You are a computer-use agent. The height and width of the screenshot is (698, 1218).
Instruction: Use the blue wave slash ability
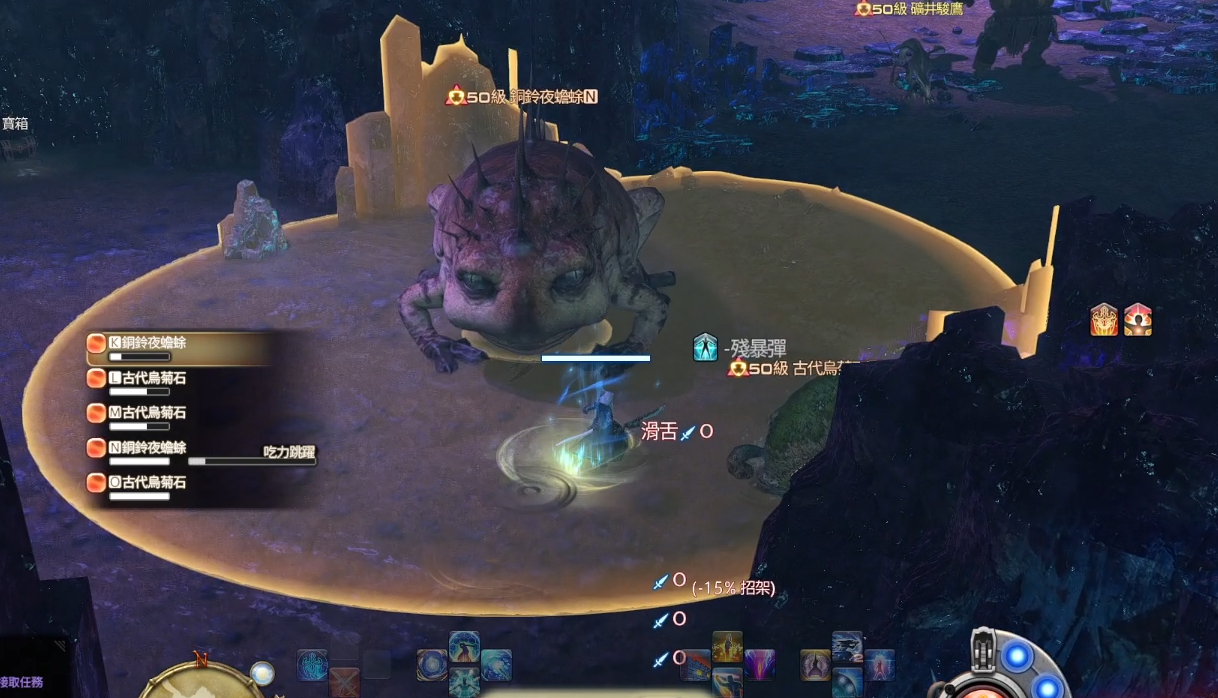[496, 664]
